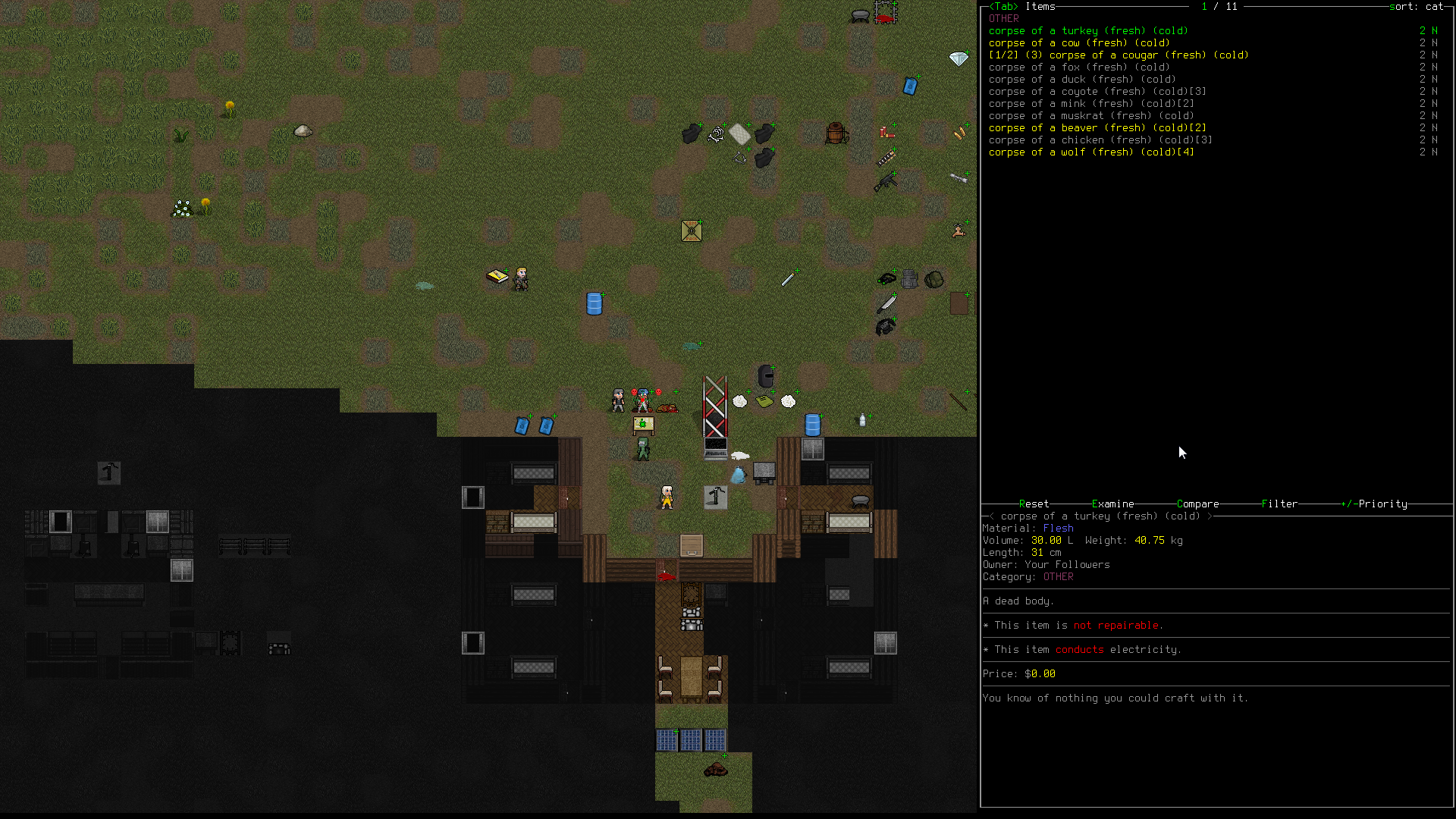Select the chicken corpse row
Viewport: 1456px width, 819px height.
(x=1100, y=140)
